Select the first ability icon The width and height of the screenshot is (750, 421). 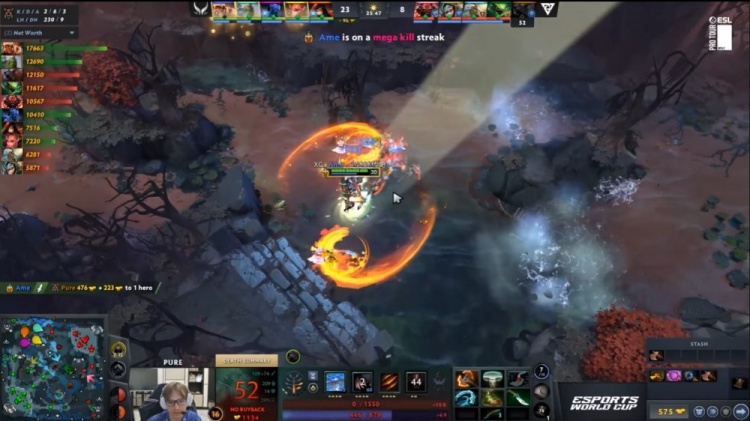(335, 381)
